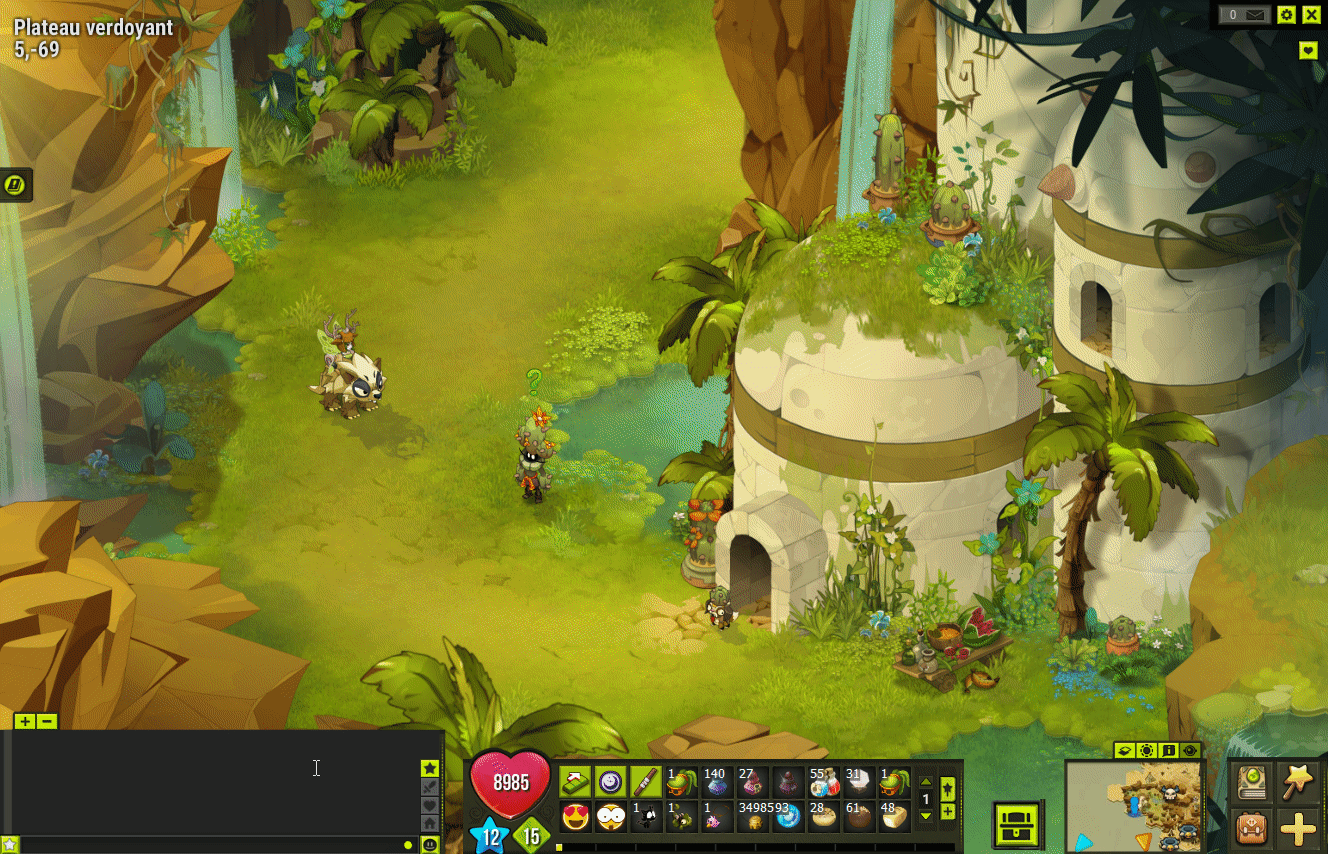Switch to the heart chat channel tab
Image resolution: width=1328 pixels, height=854 pixels.
coord(430,805)
